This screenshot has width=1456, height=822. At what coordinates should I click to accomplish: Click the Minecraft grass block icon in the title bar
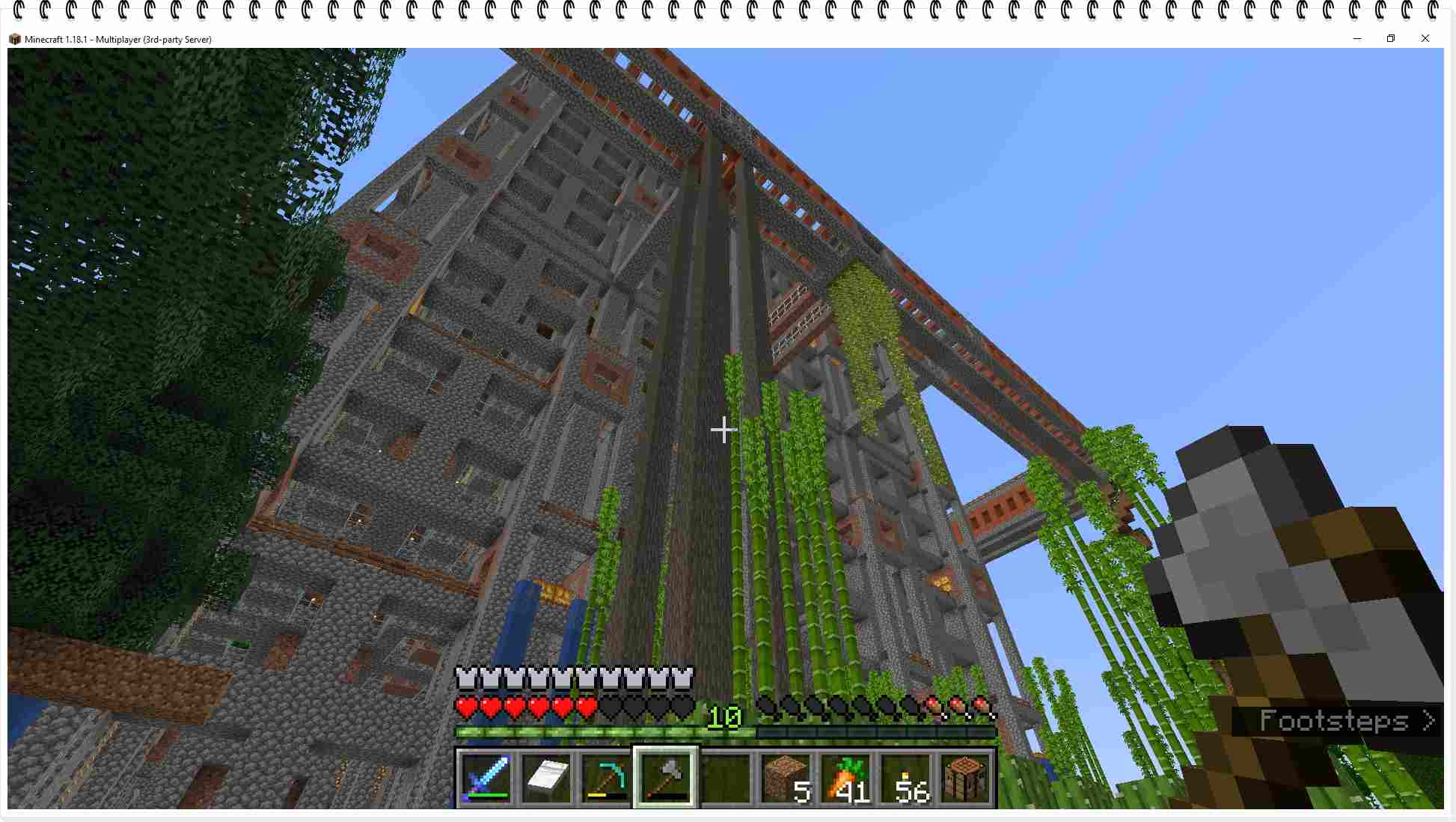(x=14, y=39)
